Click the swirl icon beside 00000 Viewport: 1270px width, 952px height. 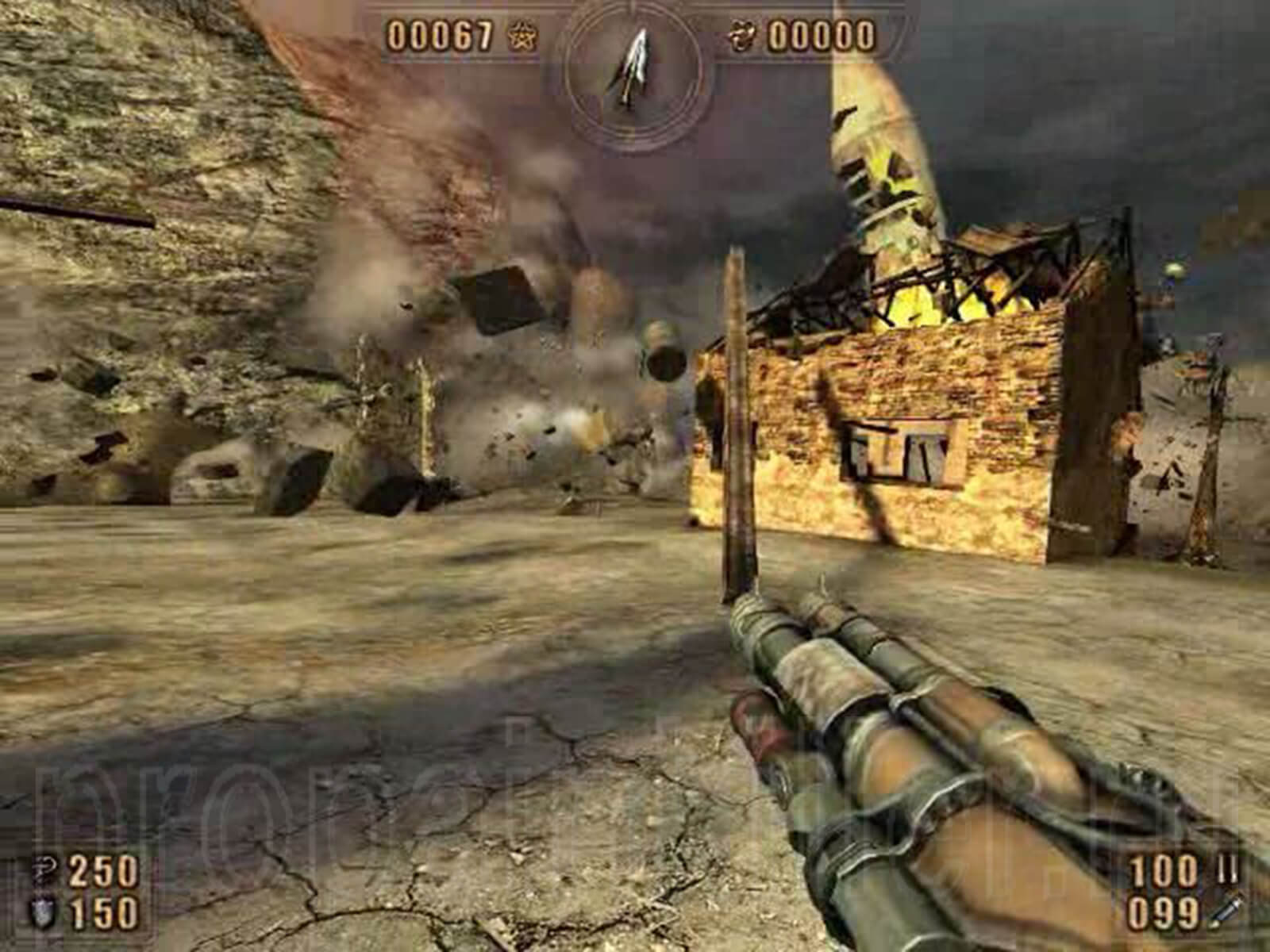point(744,36)
